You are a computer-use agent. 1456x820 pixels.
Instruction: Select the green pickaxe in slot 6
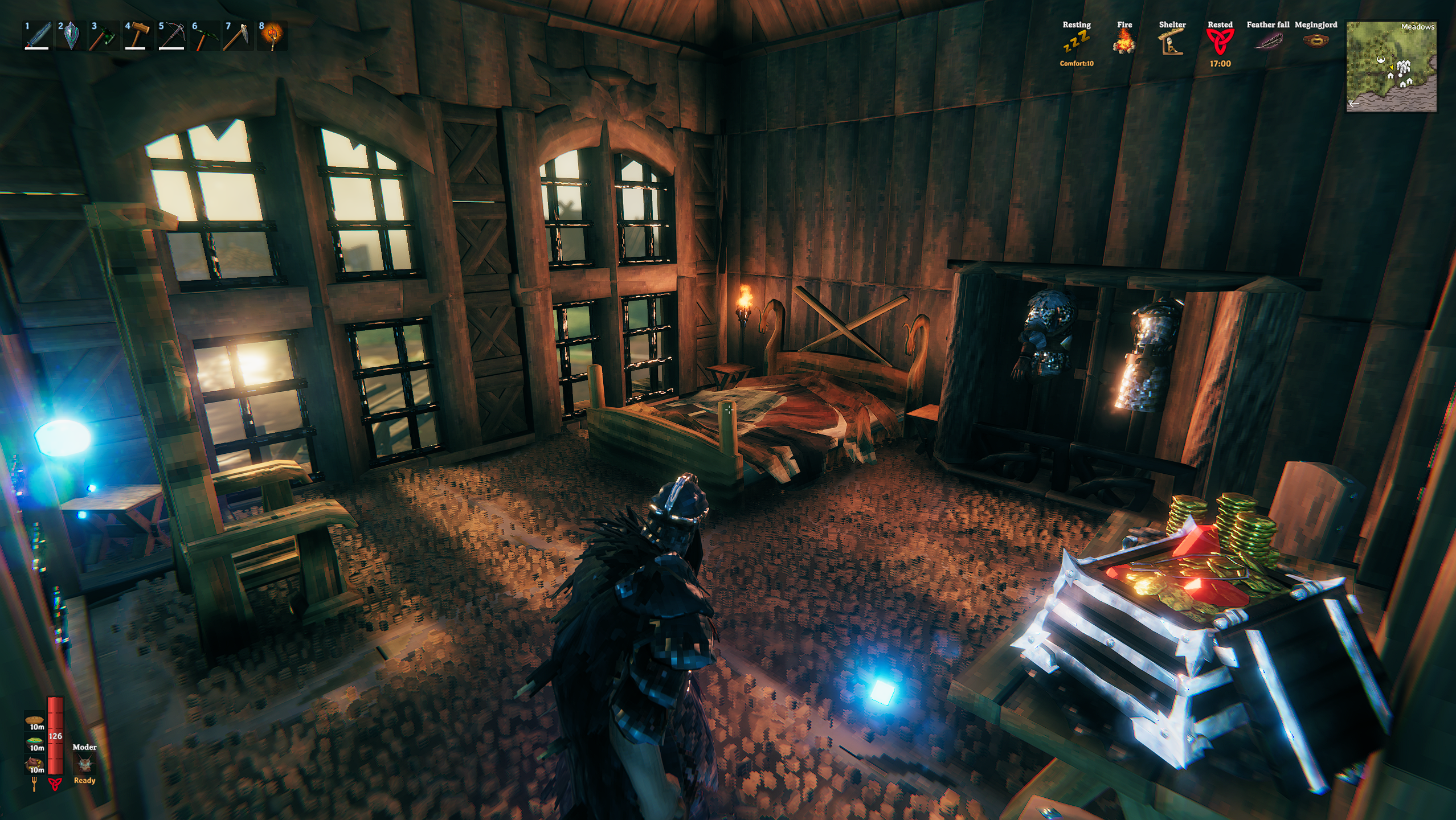pyautogui.click(x=205, y=36)
